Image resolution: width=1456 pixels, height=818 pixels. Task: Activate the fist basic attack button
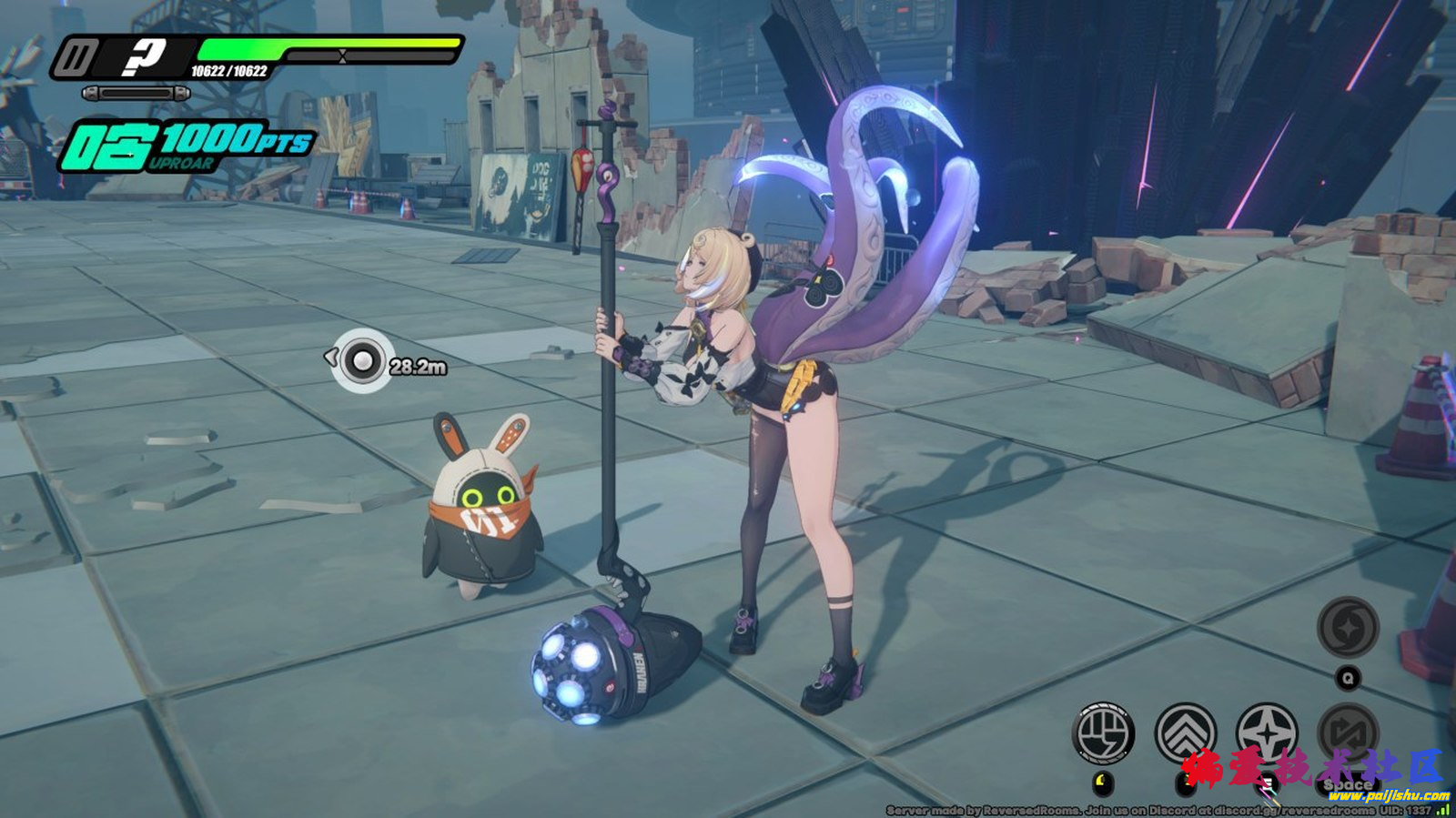click(1105, 732)
